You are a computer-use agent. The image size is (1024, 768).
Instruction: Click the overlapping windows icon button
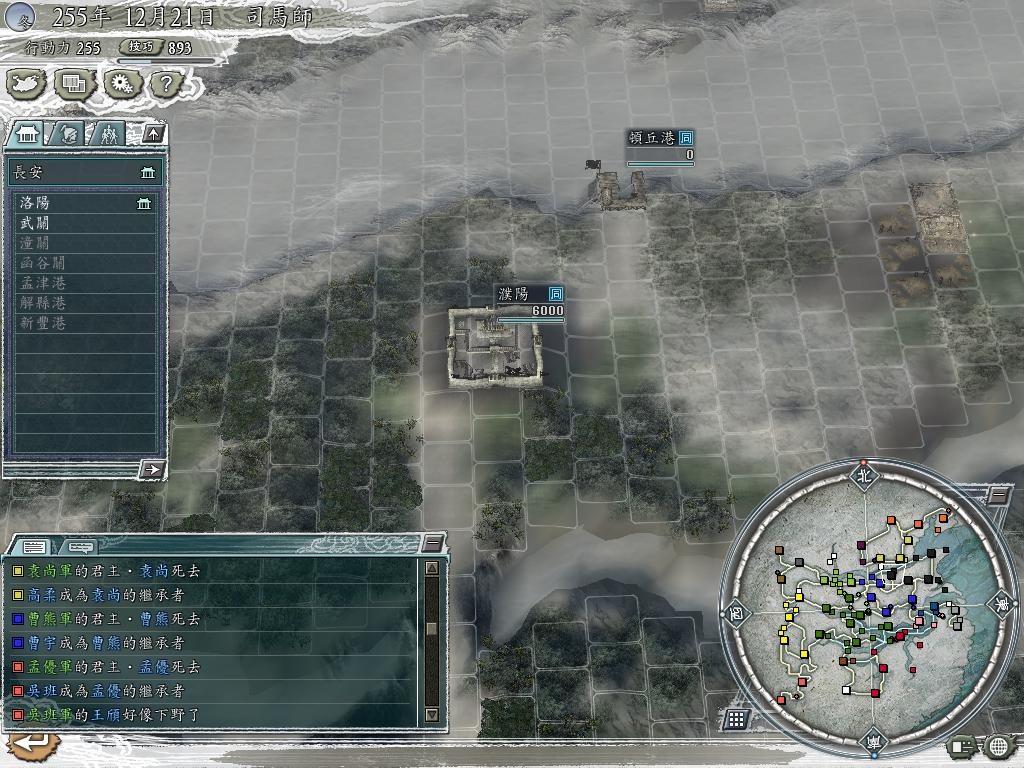[74, 85]
